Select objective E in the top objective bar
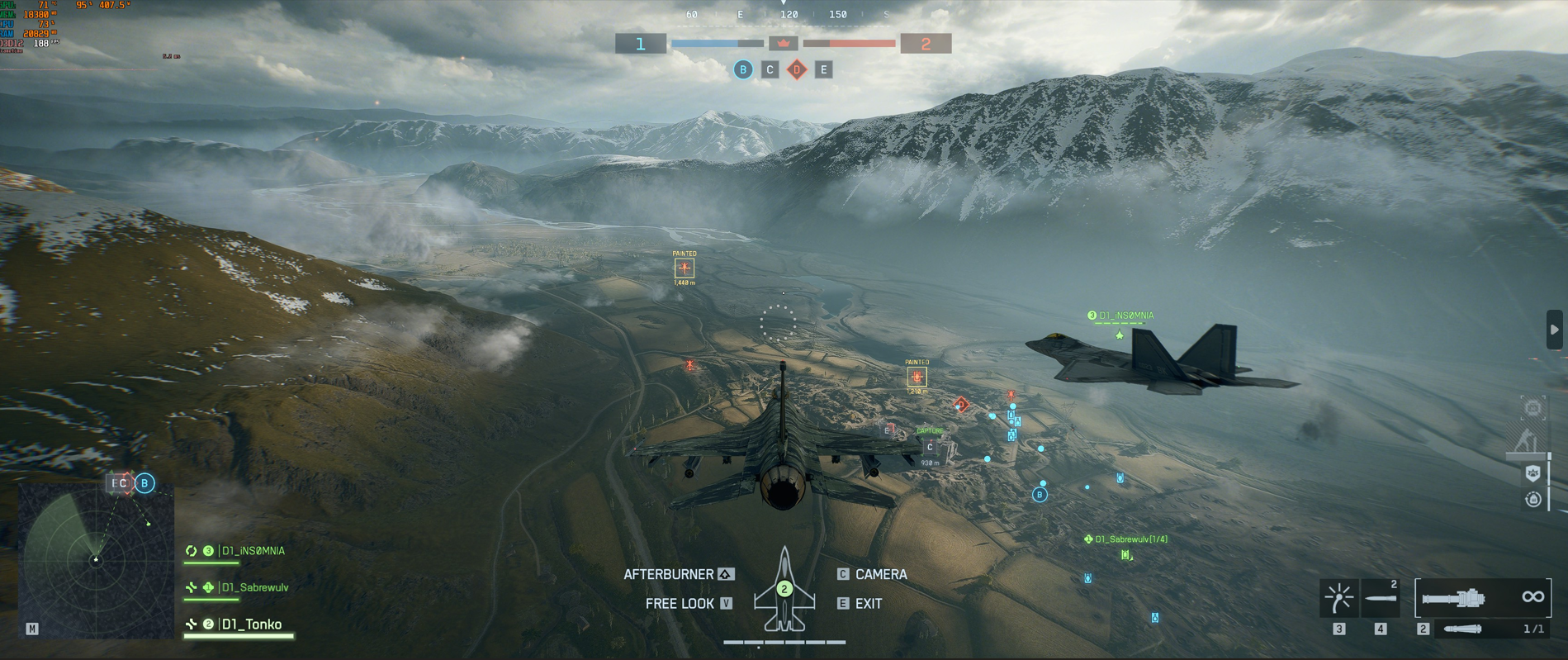1568x660 pixels. (823, 70)
